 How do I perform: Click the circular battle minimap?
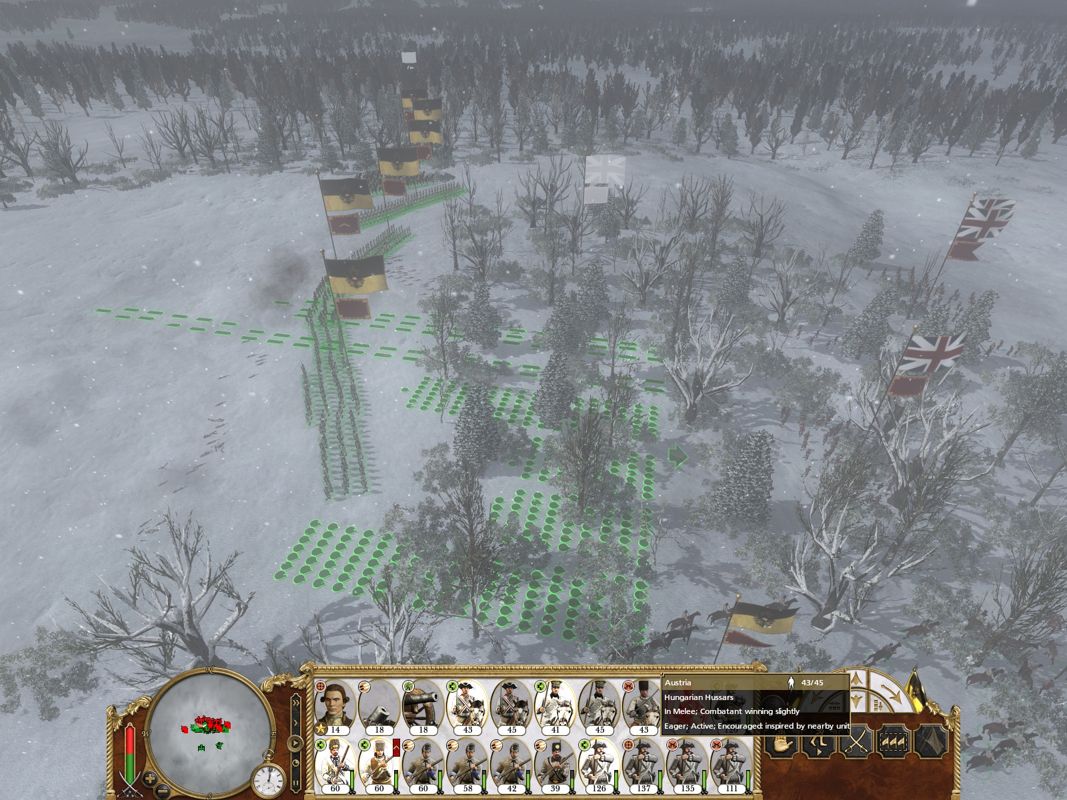[x=208, y=732]
